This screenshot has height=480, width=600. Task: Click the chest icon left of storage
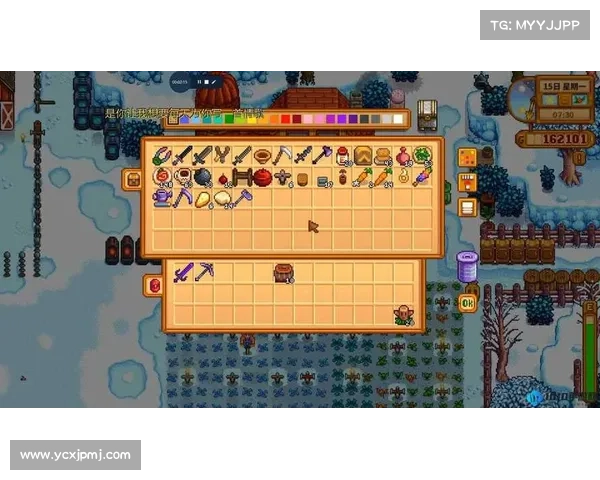pos(132,179)
